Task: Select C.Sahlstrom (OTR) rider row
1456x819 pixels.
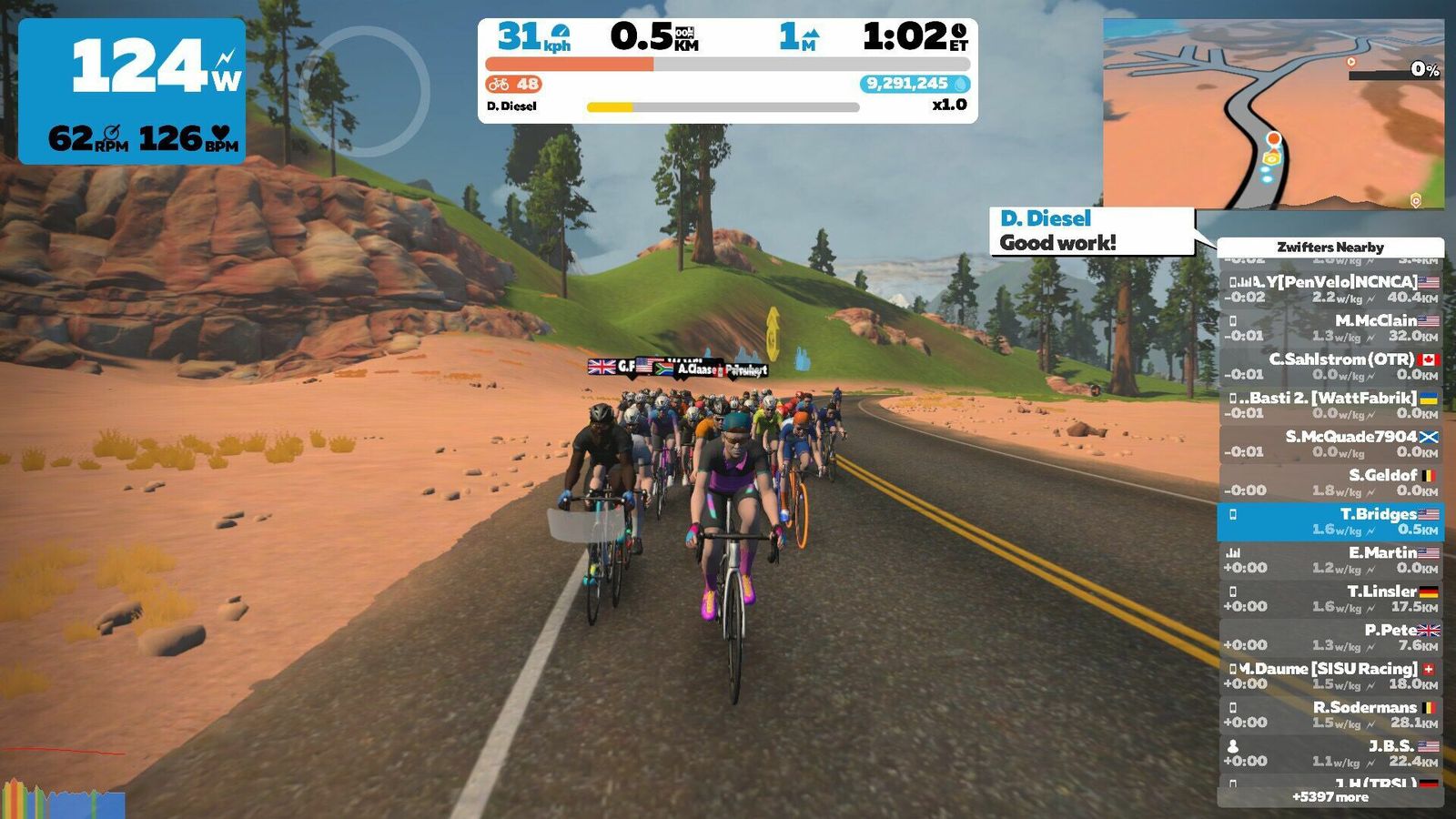Action: coord(1330,367)
